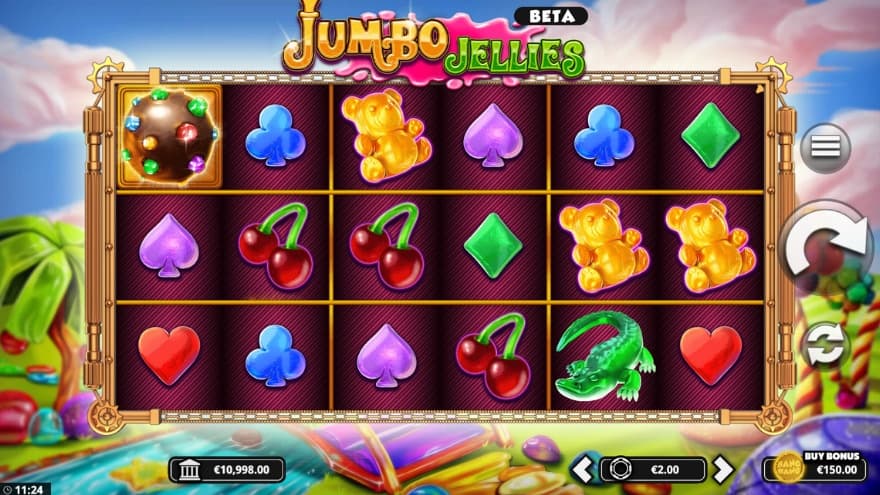Screen dimensions: 880x495
Task: Open the hamburger menu button
Action: point(825,148)
